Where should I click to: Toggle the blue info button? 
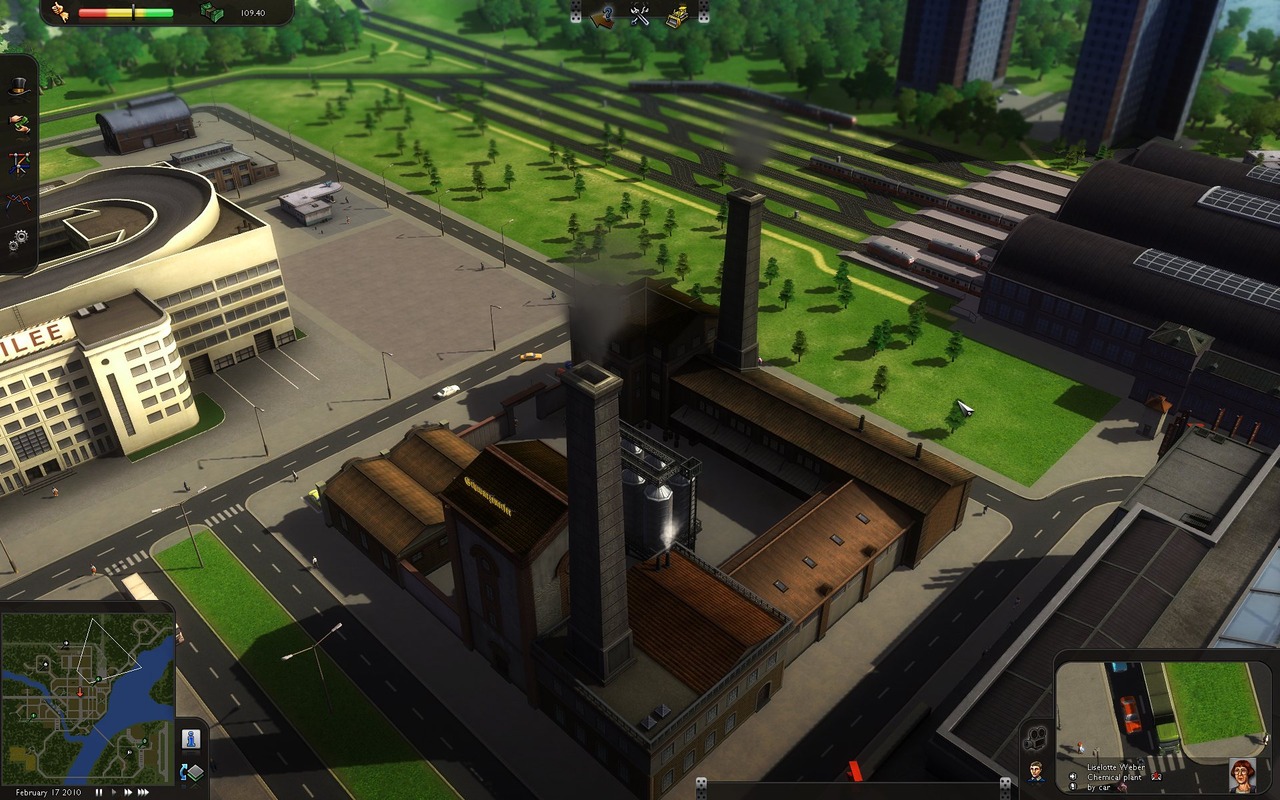[190, 739]
